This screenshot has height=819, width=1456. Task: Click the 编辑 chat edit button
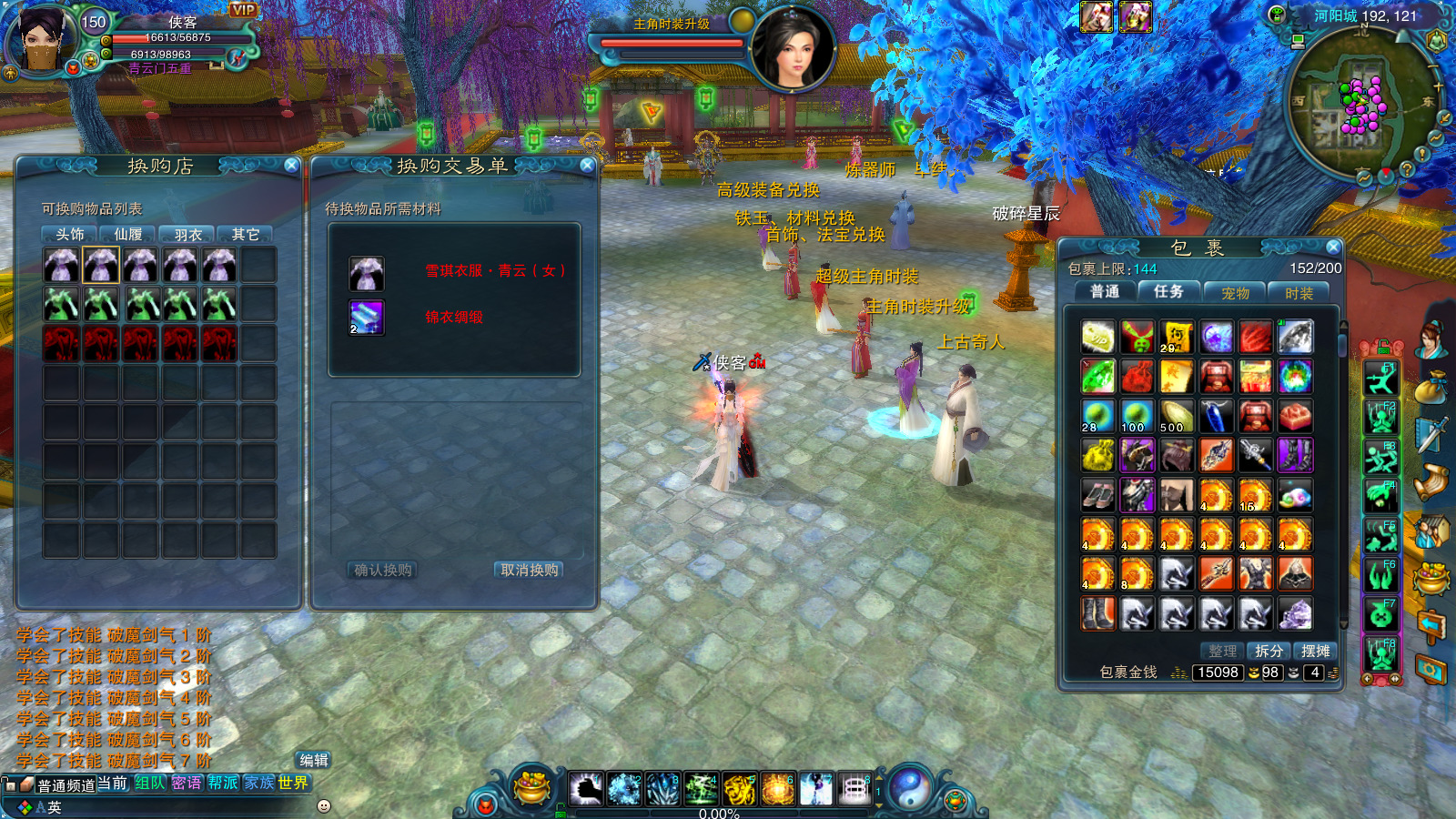click(314, 760)
